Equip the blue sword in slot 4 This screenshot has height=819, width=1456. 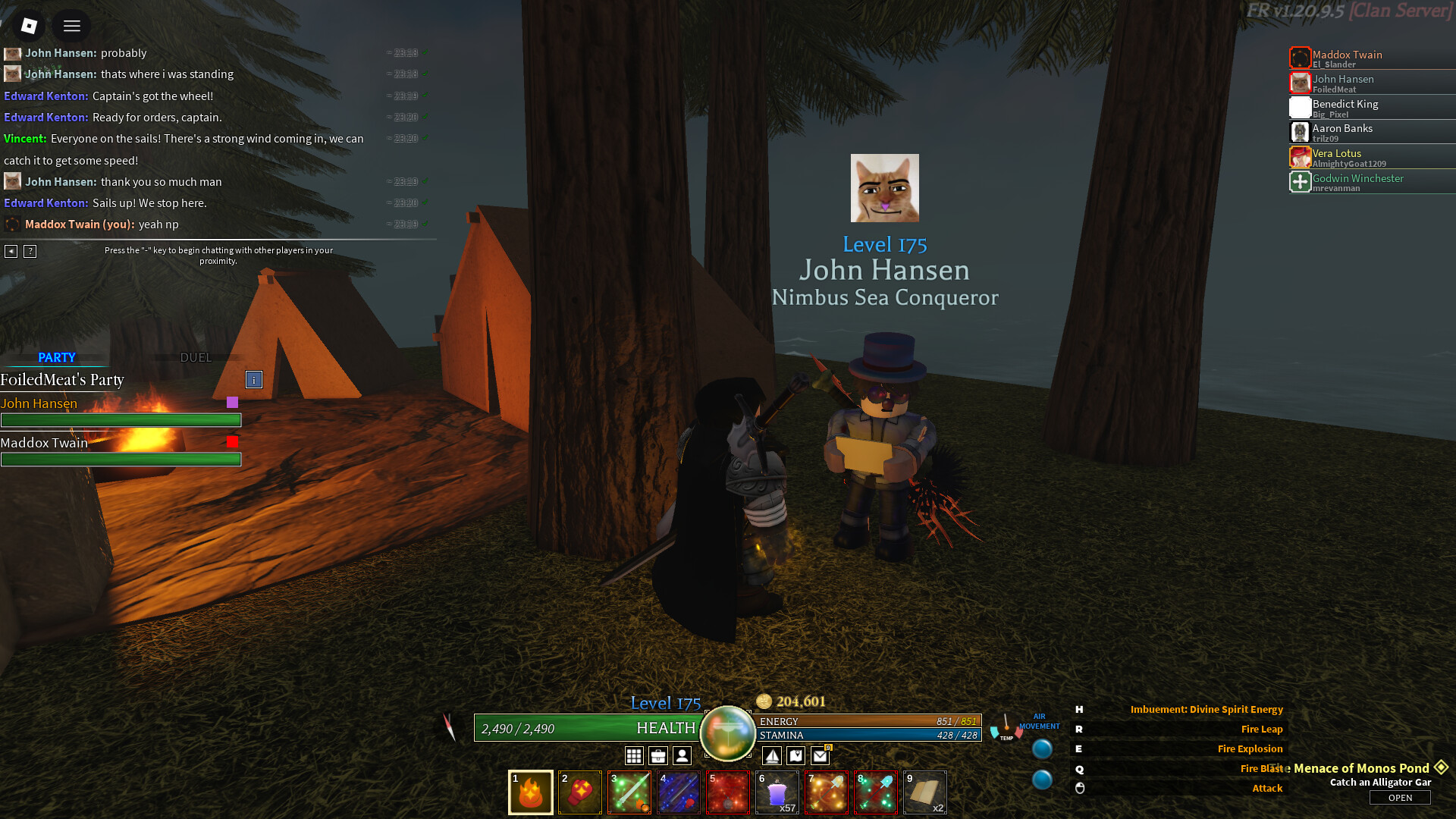tap(679, 792)
